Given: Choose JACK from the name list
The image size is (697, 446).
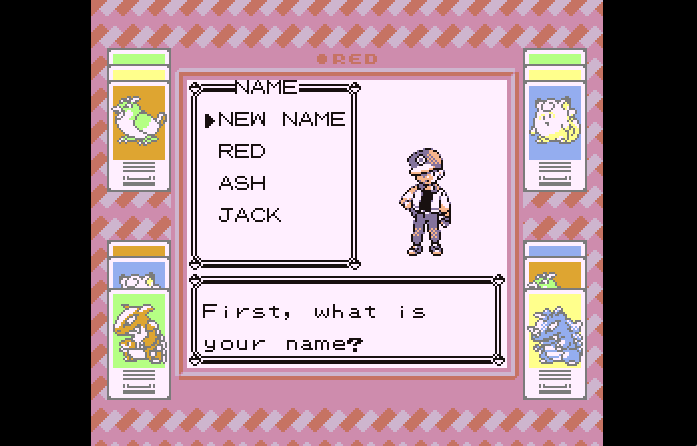Looking at the screenshot, I should pos(250,215).
